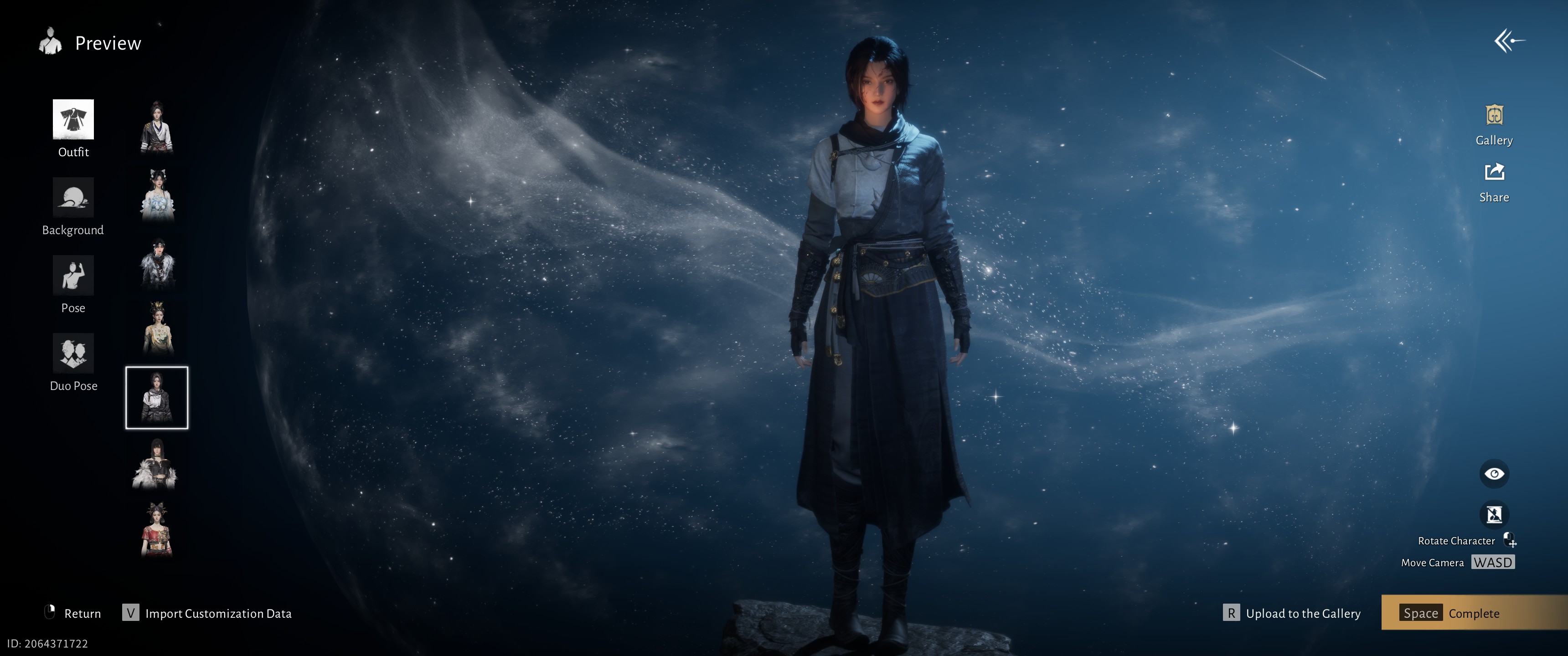The height and width of the screenshot is (656, 1568).
Task: Click the Complete button
Action: [x=1473, y=613]
